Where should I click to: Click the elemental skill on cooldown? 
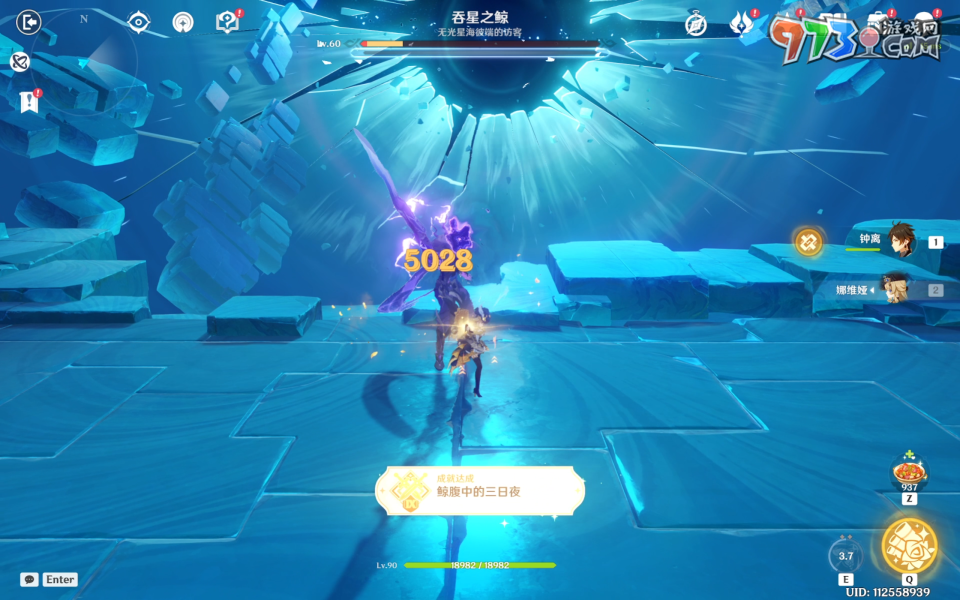click(x=846, y=556)
